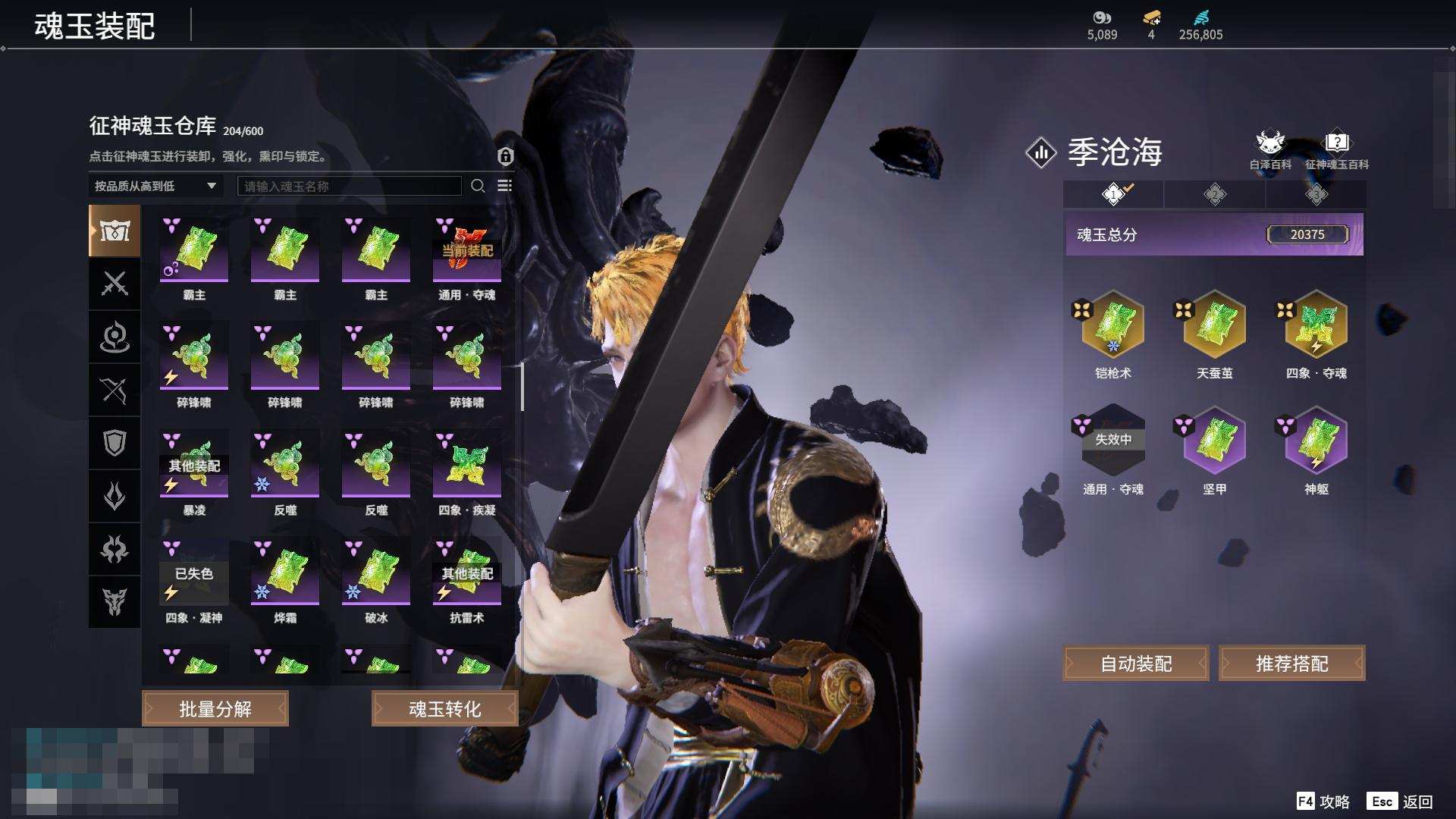Switch to the shield category tab
The height and width of the screenshot is (819, 1456).
(x=115, y=443)
